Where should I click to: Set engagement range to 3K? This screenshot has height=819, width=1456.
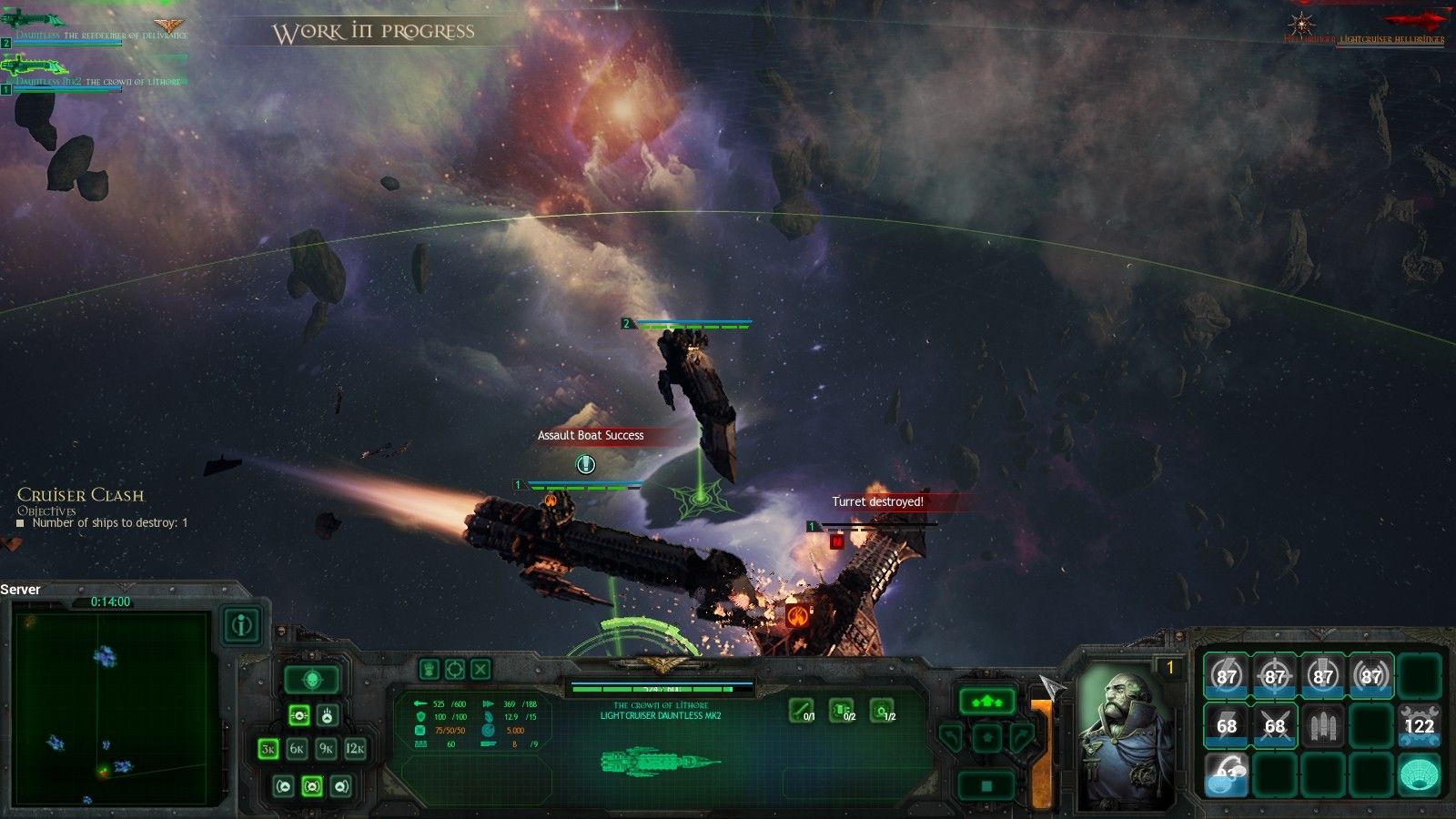[x=268, y=749]
